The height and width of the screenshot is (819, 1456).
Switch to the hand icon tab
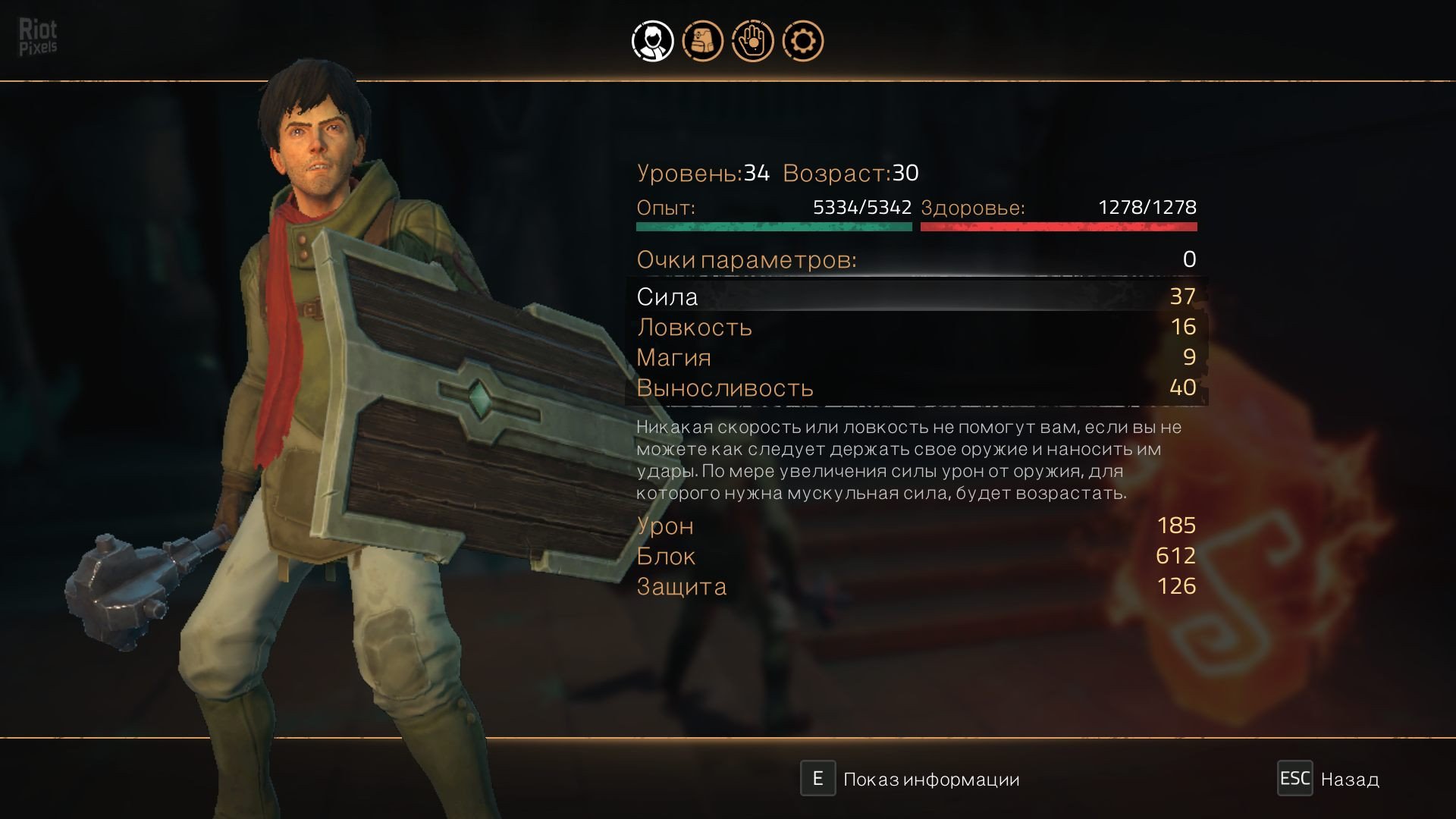coord(752,41)
